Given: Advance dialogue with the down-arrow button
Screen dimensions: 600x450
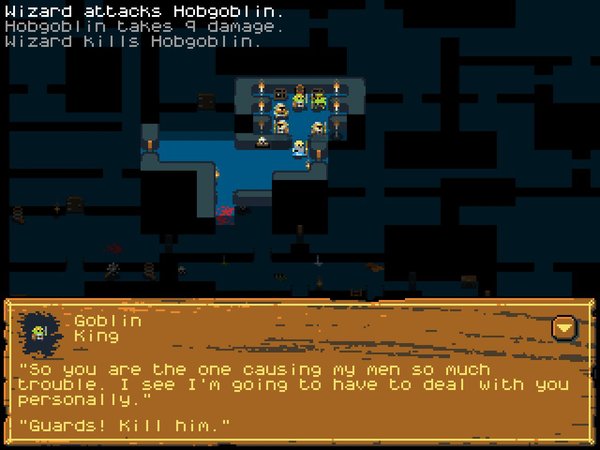Looking at the screenshot, I should [x=565, y=327].
